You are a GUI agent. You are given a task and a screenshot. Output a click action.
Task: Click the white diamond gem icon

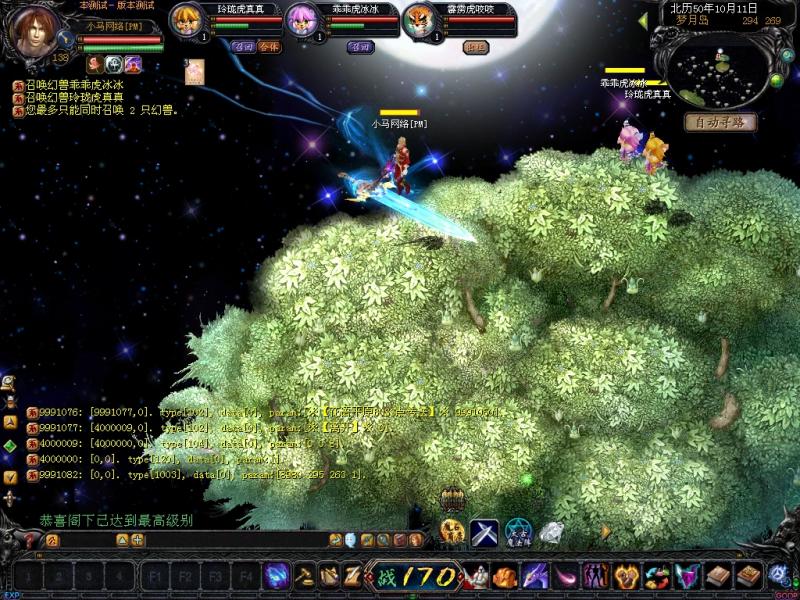551,533
